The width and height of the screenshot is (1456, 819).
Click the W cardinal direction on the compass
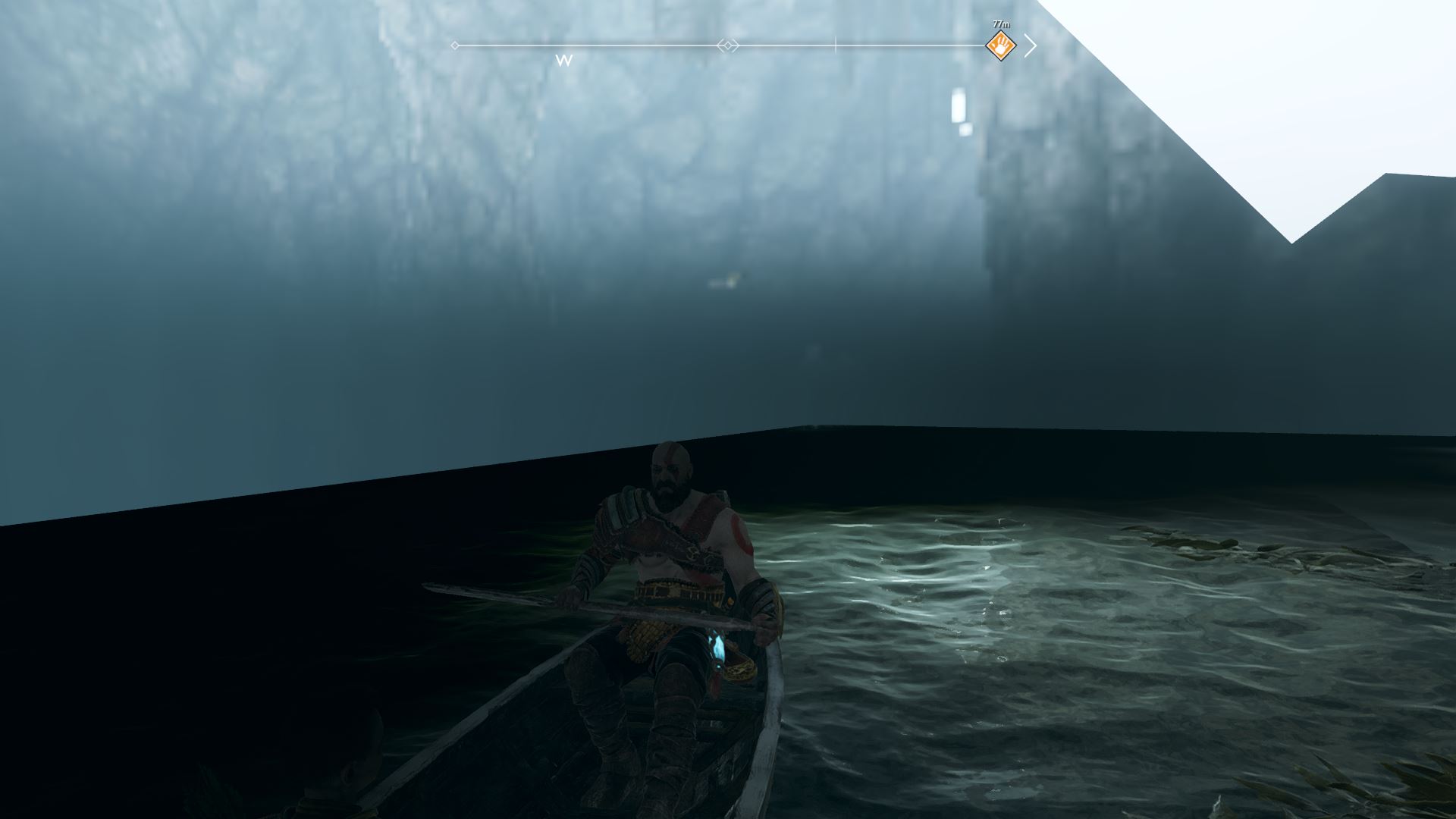click(x=562, y=60)
